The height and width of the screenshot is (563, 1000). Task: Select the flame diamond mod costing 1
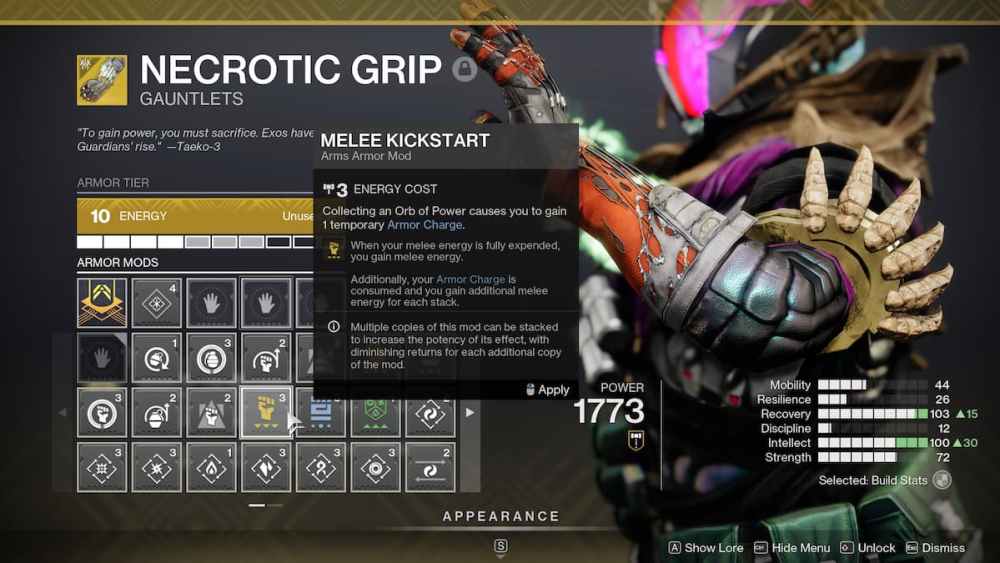(212, 467)
